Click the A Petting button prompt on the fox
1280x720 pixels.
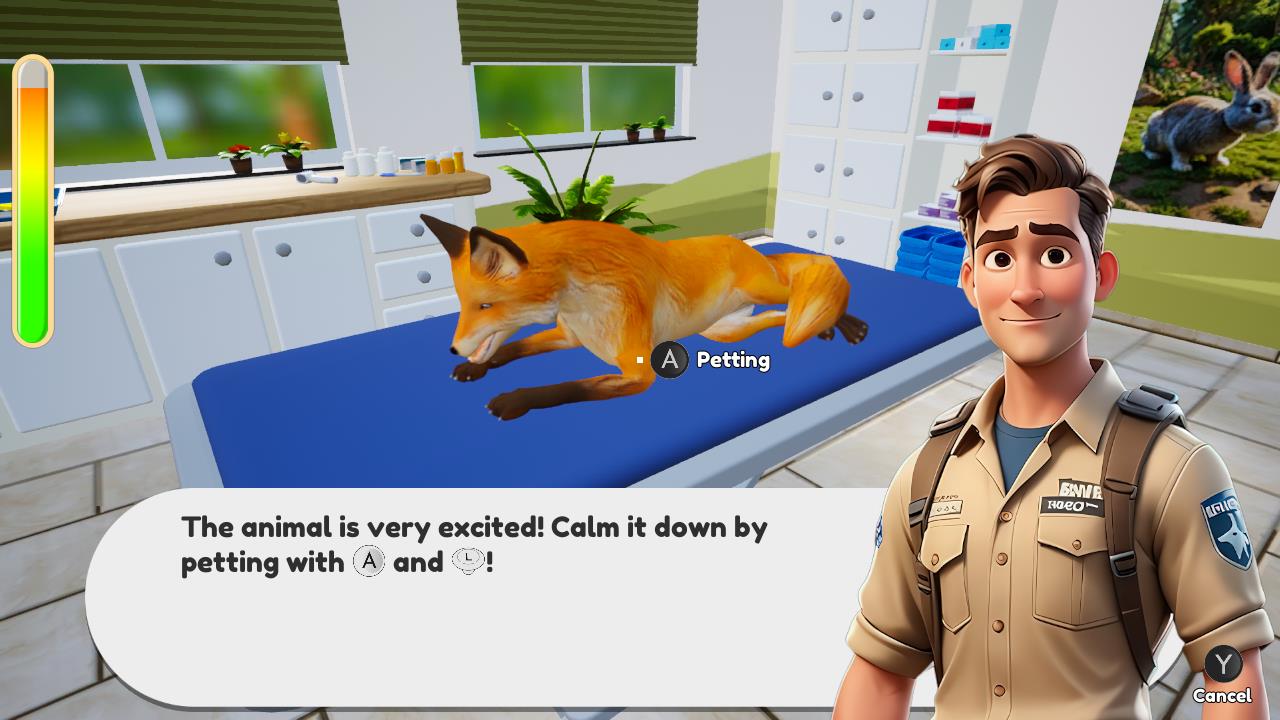(669, 361)
